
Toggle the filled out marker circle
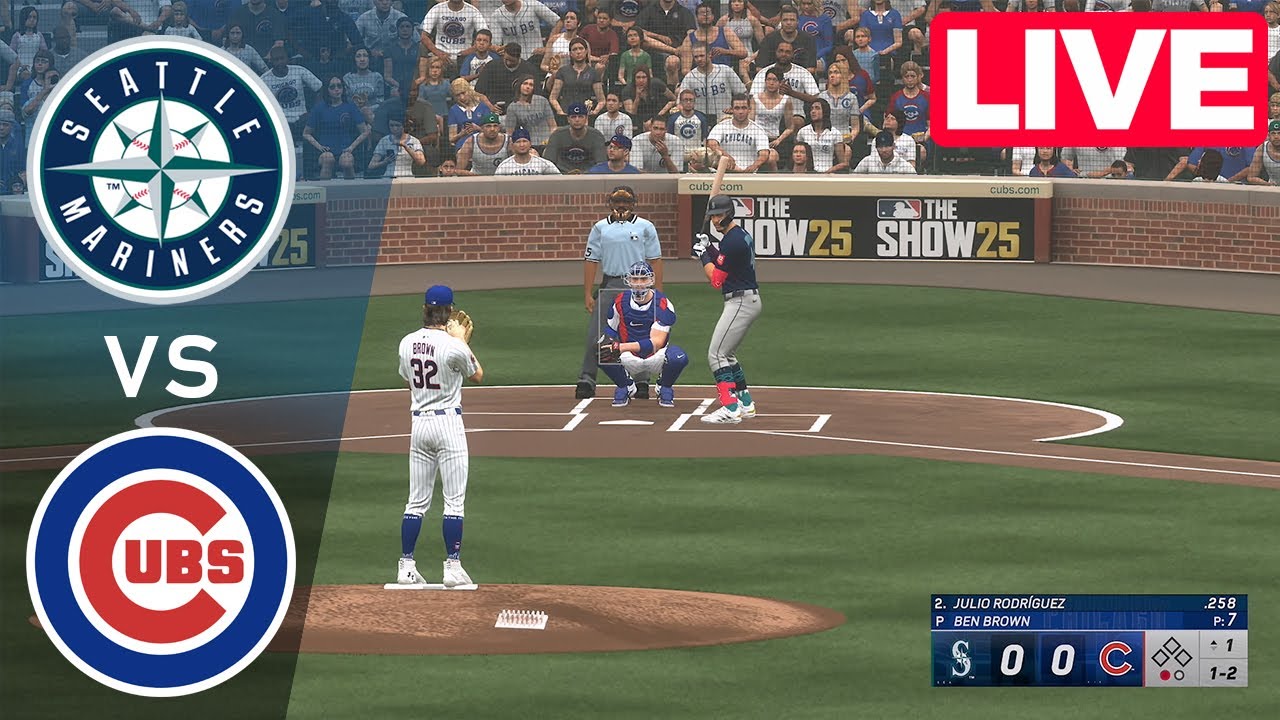[1166, 675]
